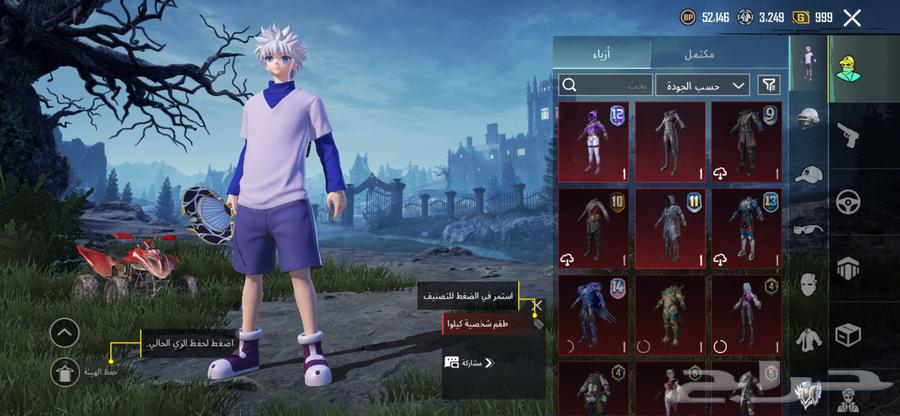Image resolution: width=900 pixels, height=416 pixels.
Task: Select the outfit with badge 9
Action: (x=745, y=141)
